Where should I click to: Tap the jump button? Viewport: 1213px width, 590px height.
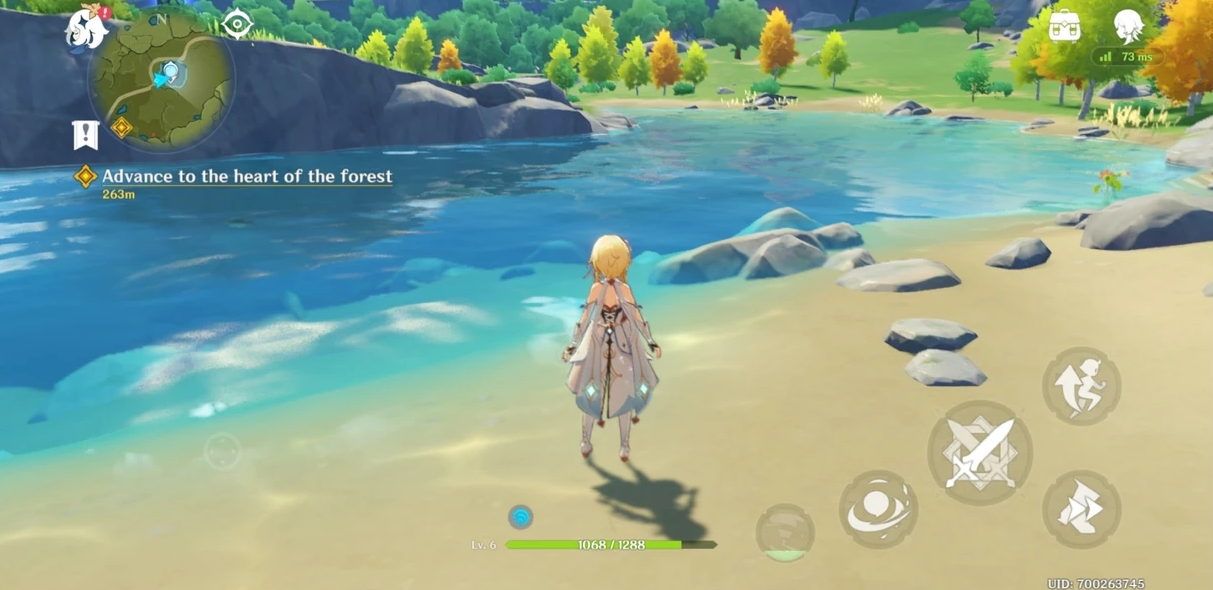pyautogui.click(x=1081, y=386)
